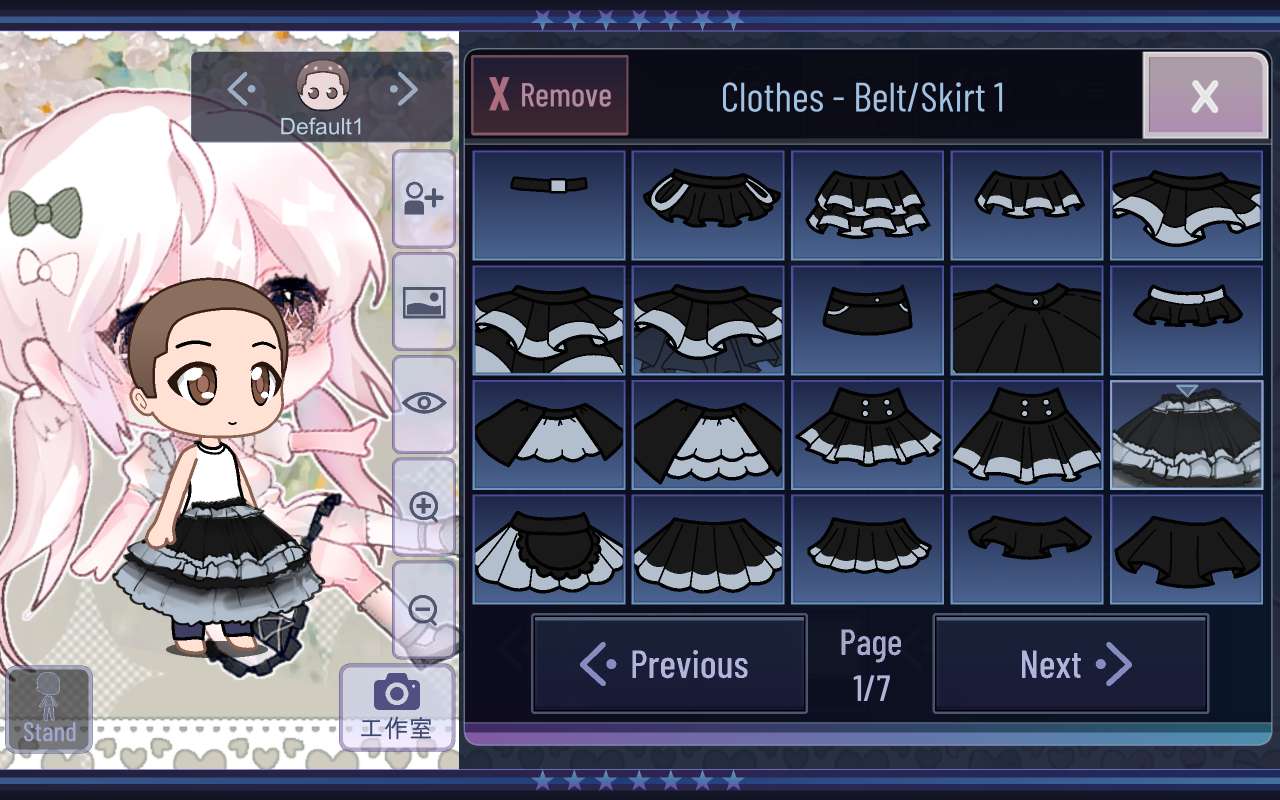Choose the skirt with apron front
The width and height of the screenshot is (1280, 800).
[x=549, y=549]
